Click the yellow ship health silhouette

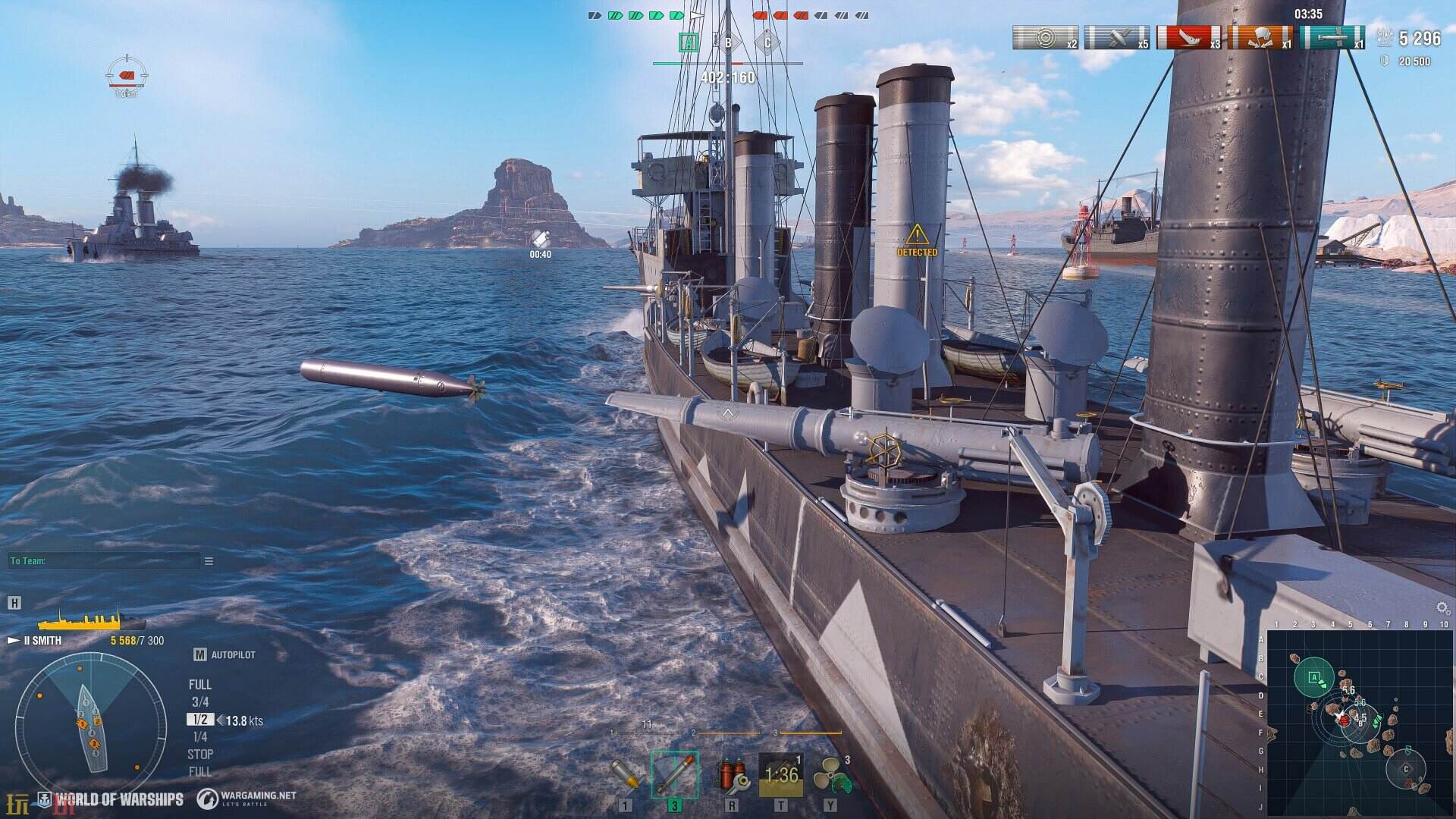pos(91,622)
